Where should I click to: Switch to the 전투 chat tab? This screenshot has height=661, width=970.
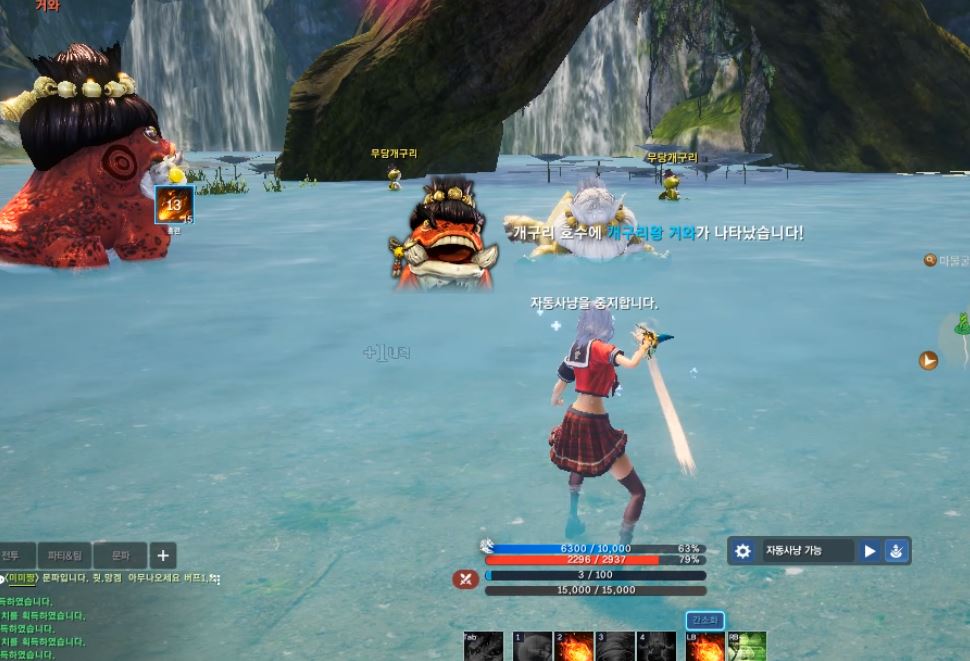click(x=12, y=555)
